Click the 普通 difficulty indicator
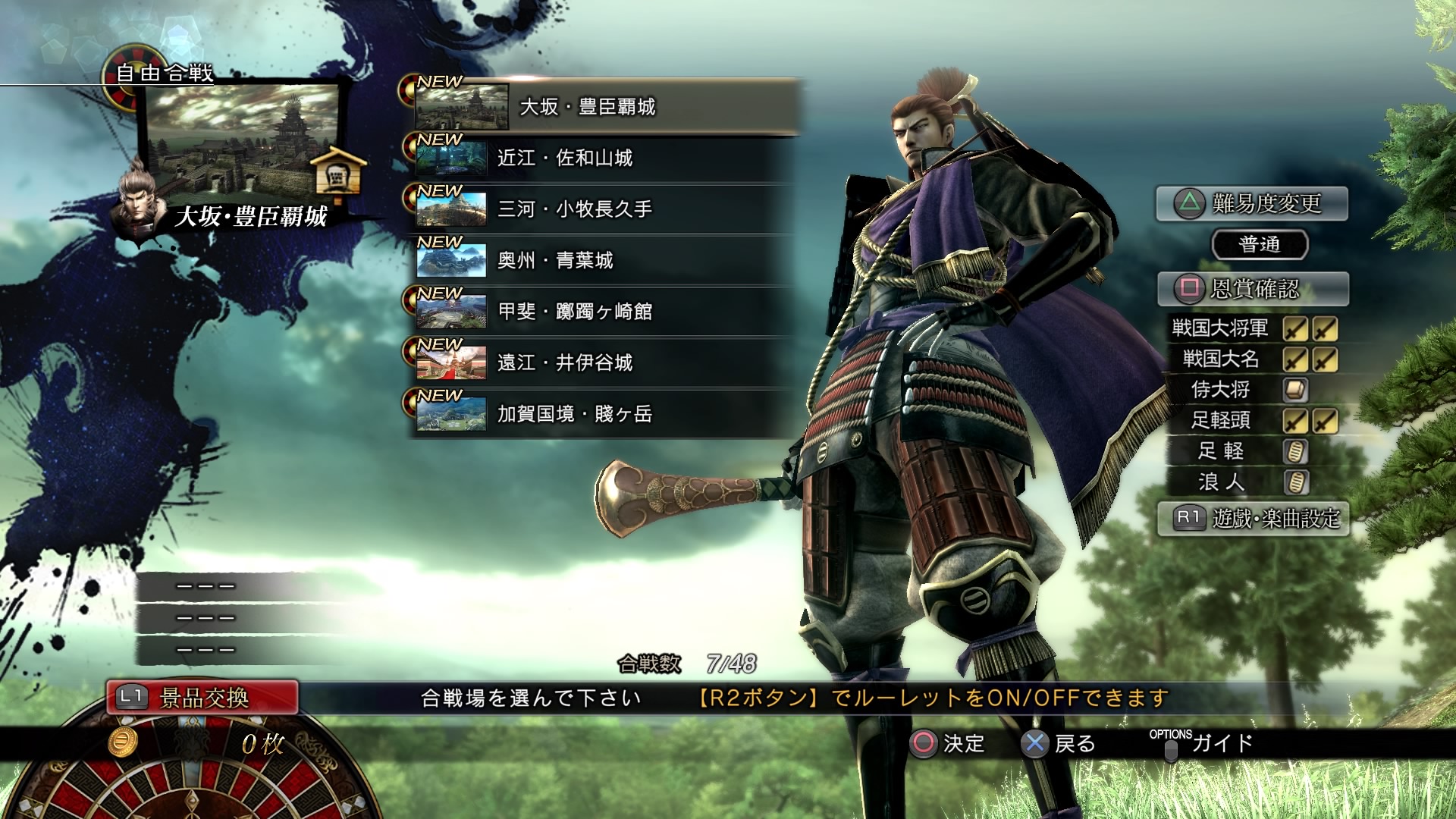 1260,244
